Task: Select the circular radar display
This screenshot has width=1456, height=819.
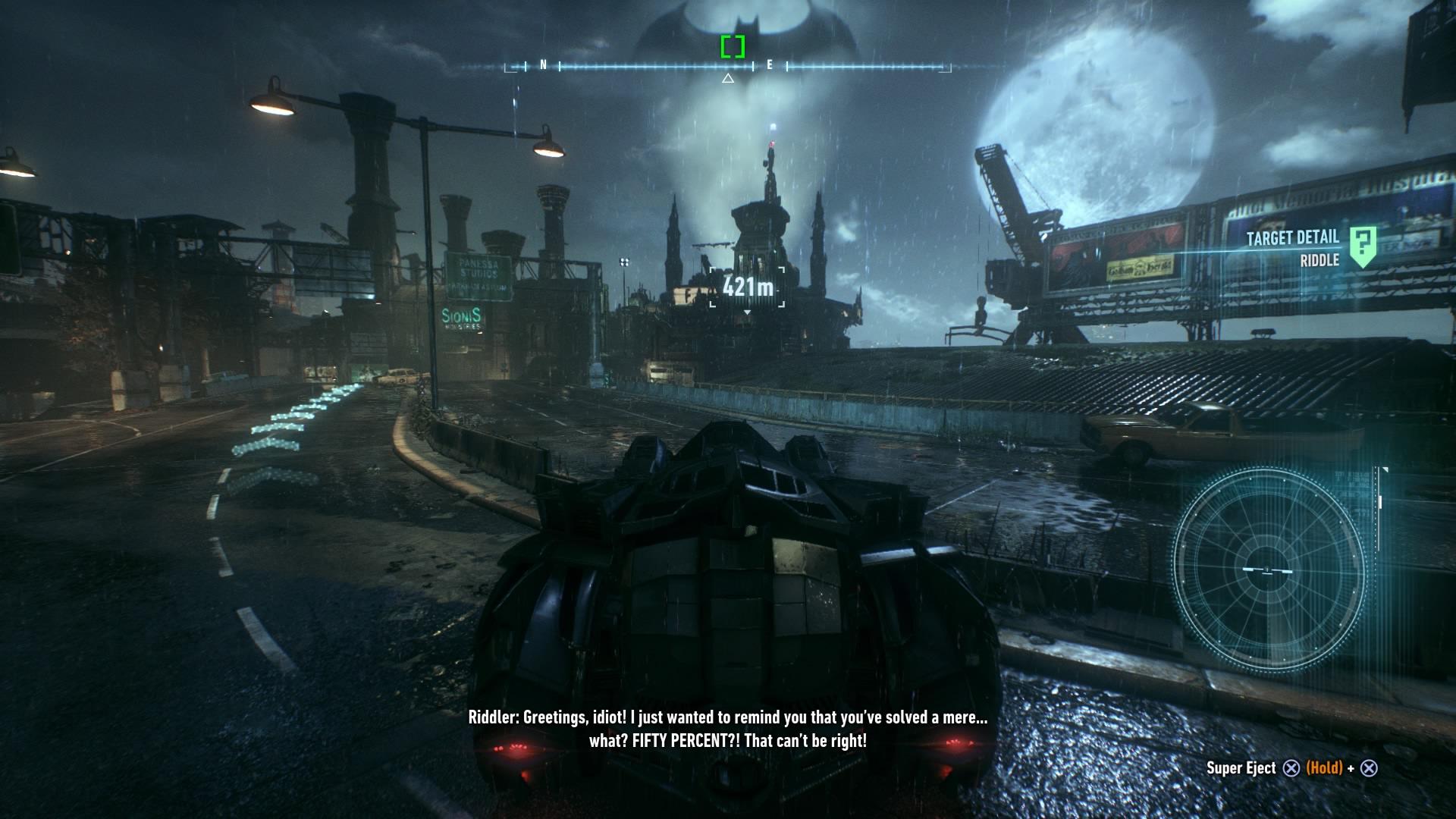Action: click(x=1268, y=570)
